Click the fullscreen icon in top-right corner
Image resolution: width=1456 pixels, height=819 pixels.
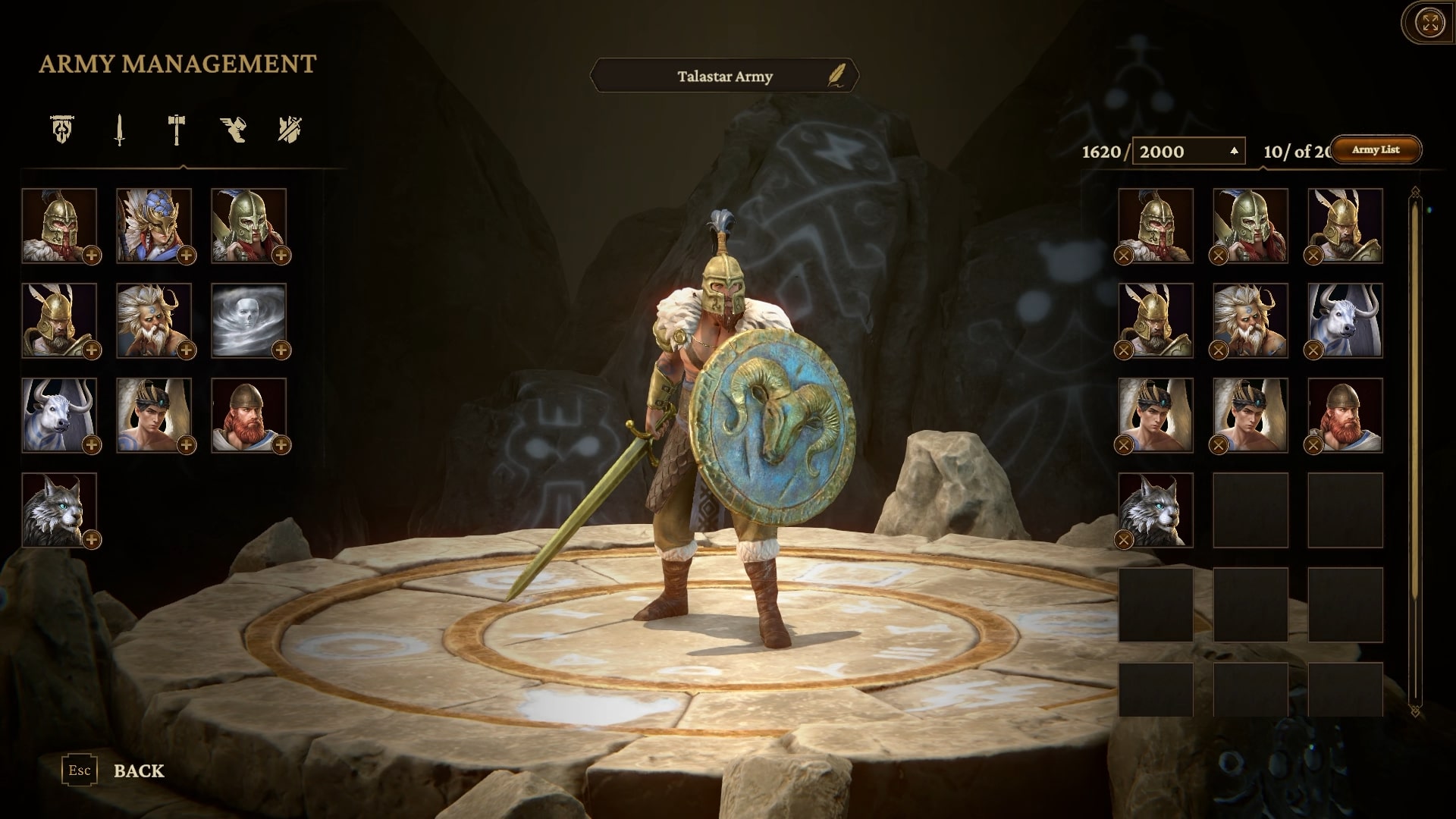coord(1429,23)
